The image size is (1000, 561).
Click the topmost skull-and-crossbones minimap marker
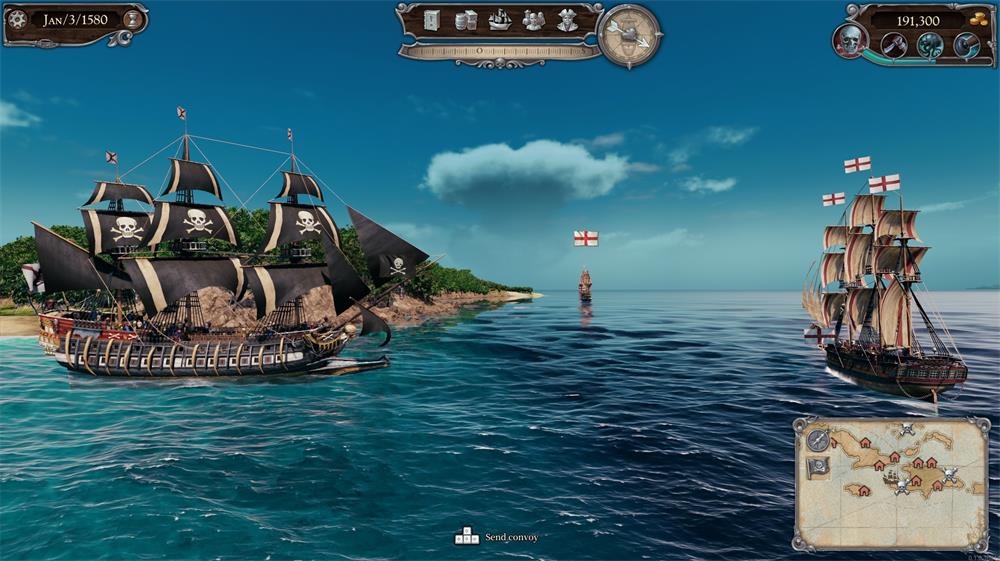point(908,430)
